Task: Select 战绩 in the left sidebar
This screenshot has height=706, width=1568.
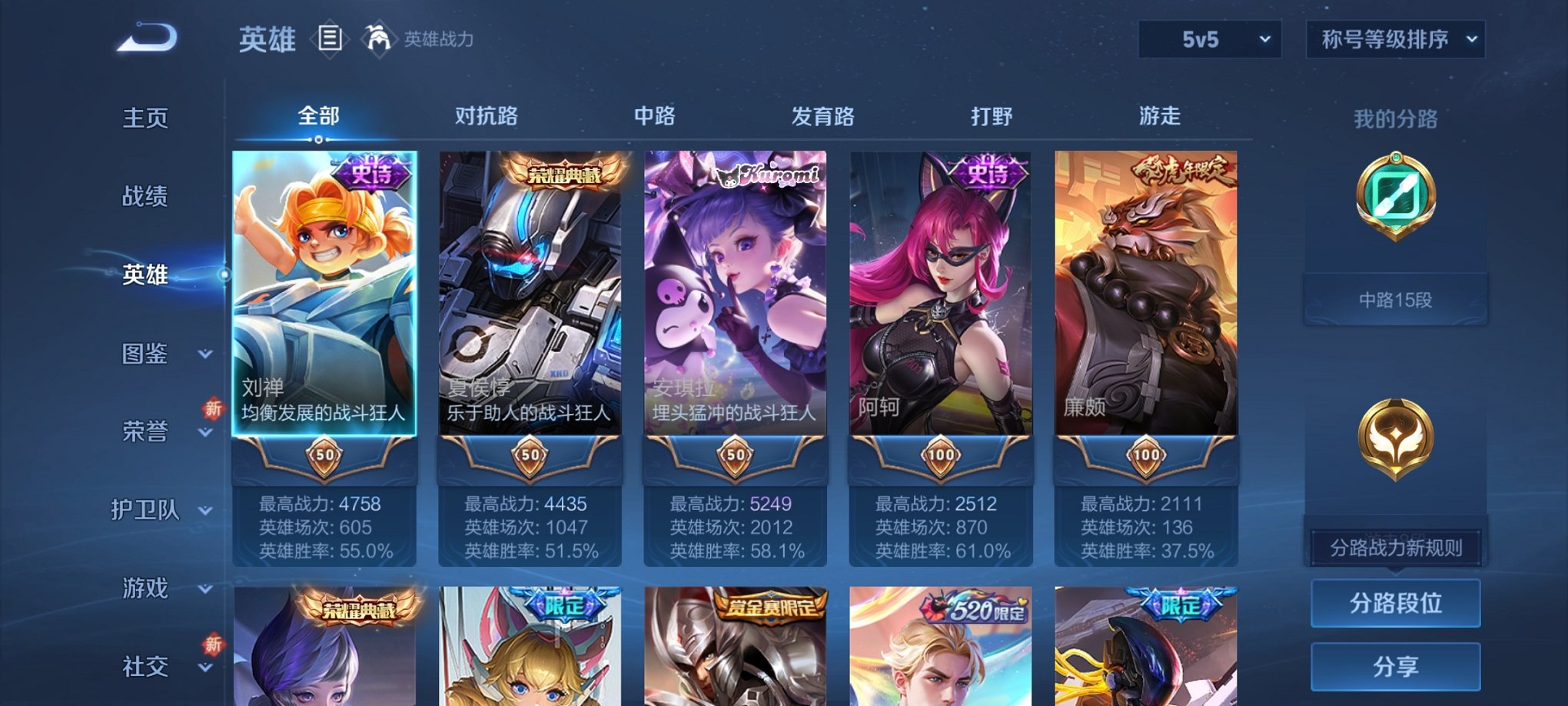Action: (146, 196)
